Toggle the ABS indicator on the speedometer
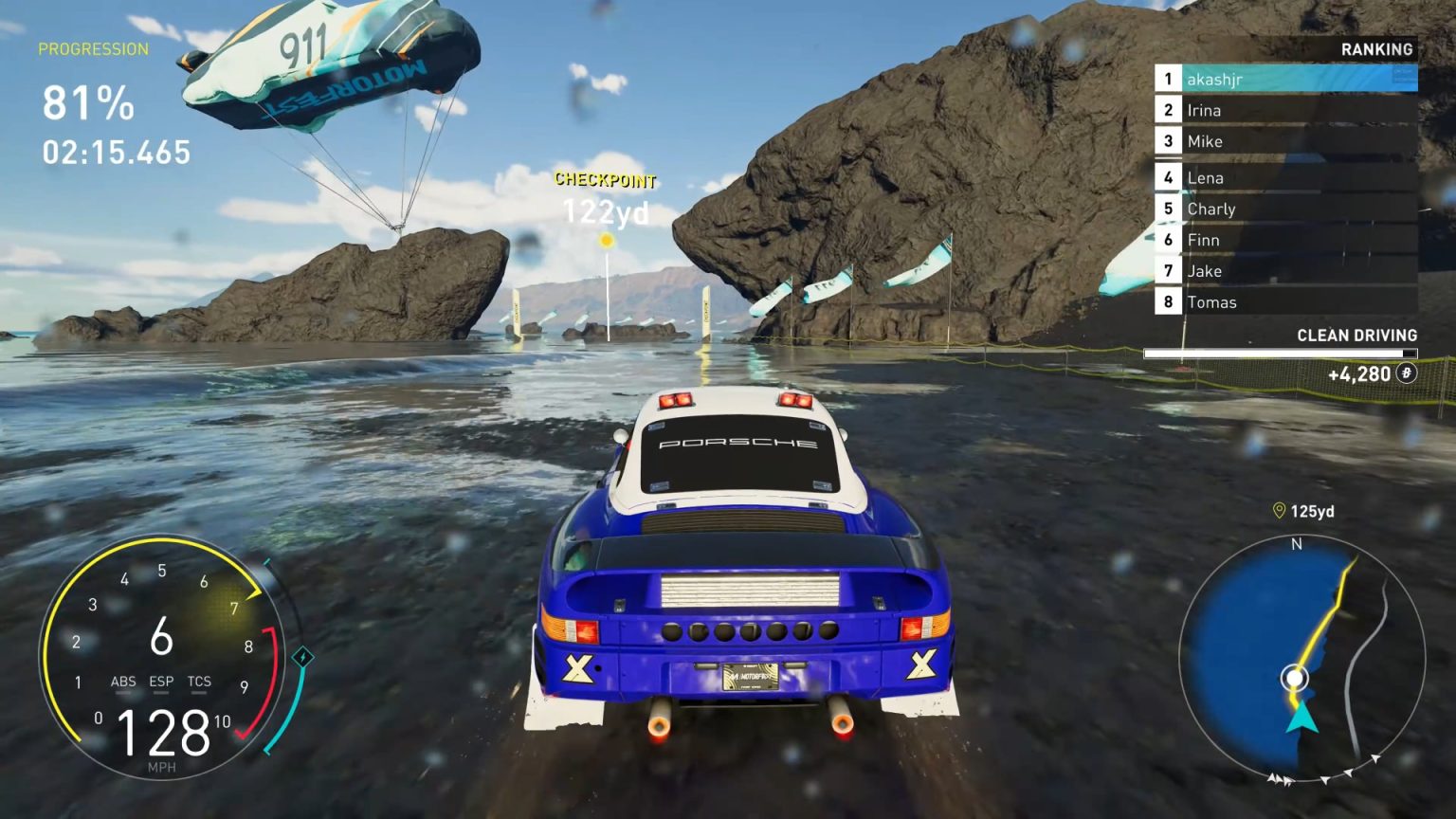Screen dimensions: 1456x819 point(123,682)
